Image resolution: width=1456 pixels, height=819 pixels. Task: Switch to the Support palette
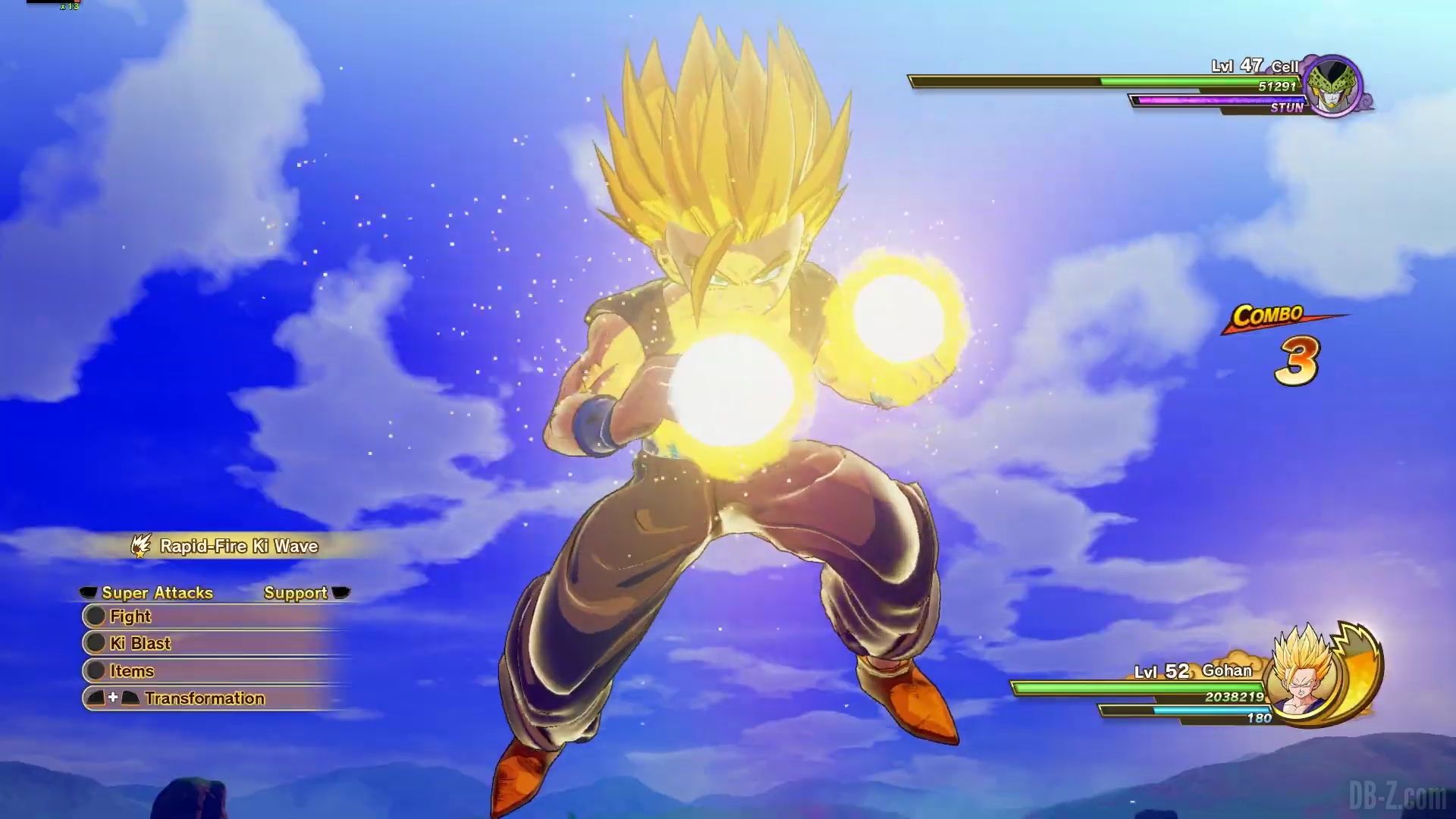click(296, 593)
